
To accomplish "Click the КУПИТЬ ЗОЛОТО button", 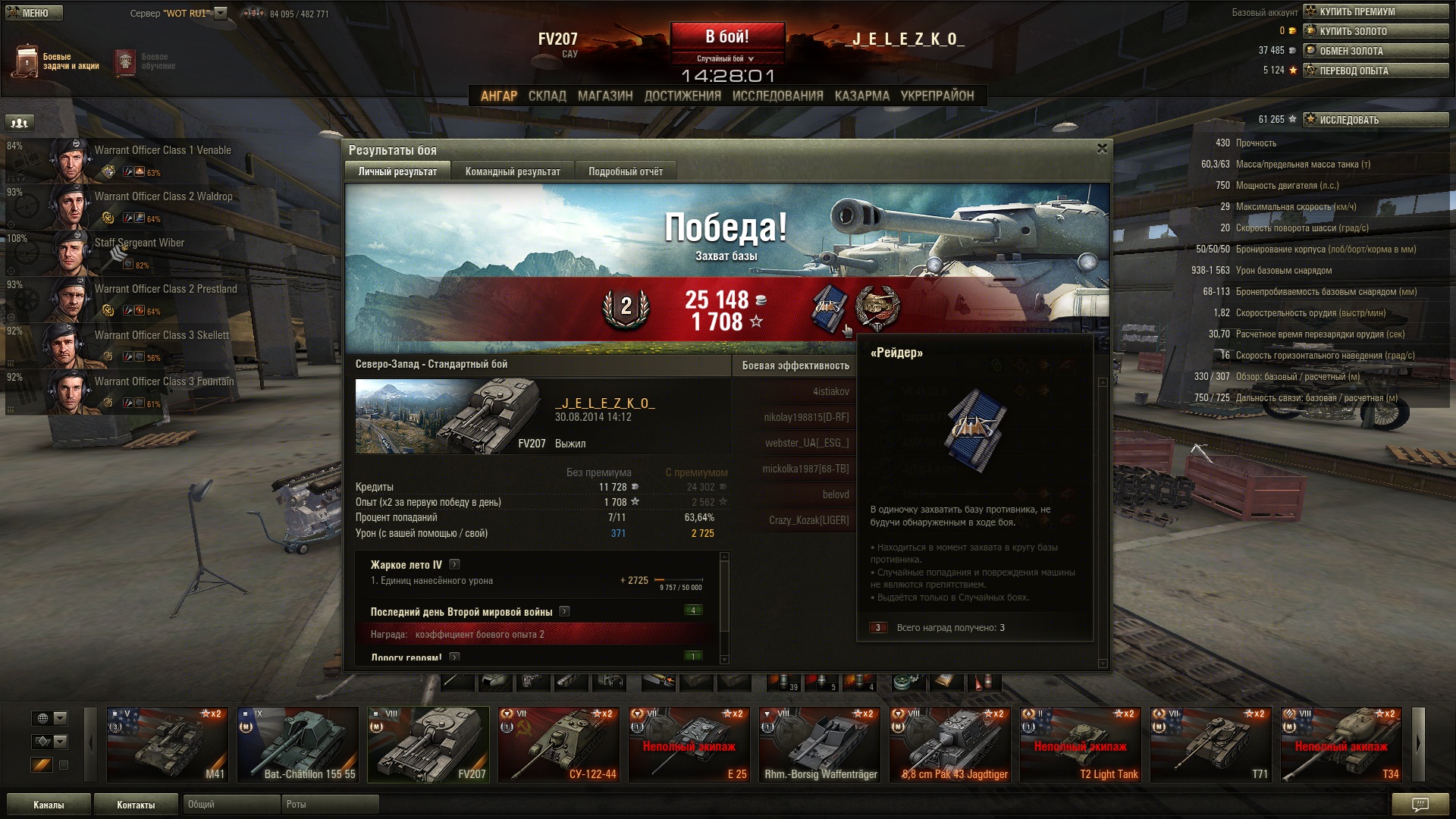I will (1375, 31).
